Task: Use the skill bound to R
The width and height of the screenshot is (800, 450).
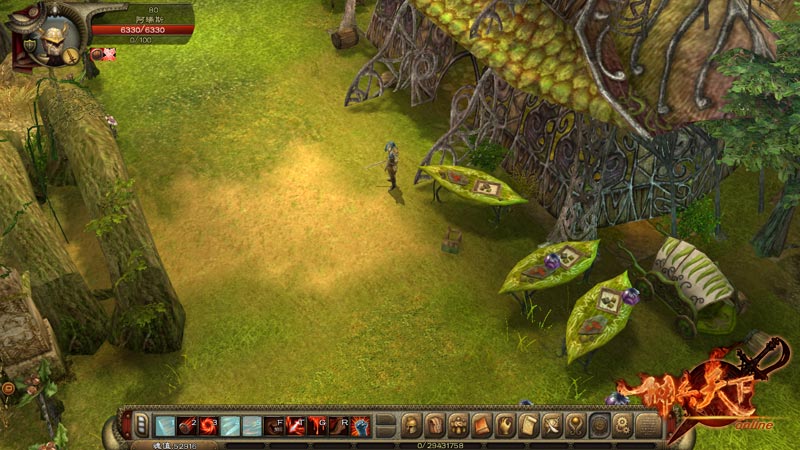Action: [x=339, y=425]
